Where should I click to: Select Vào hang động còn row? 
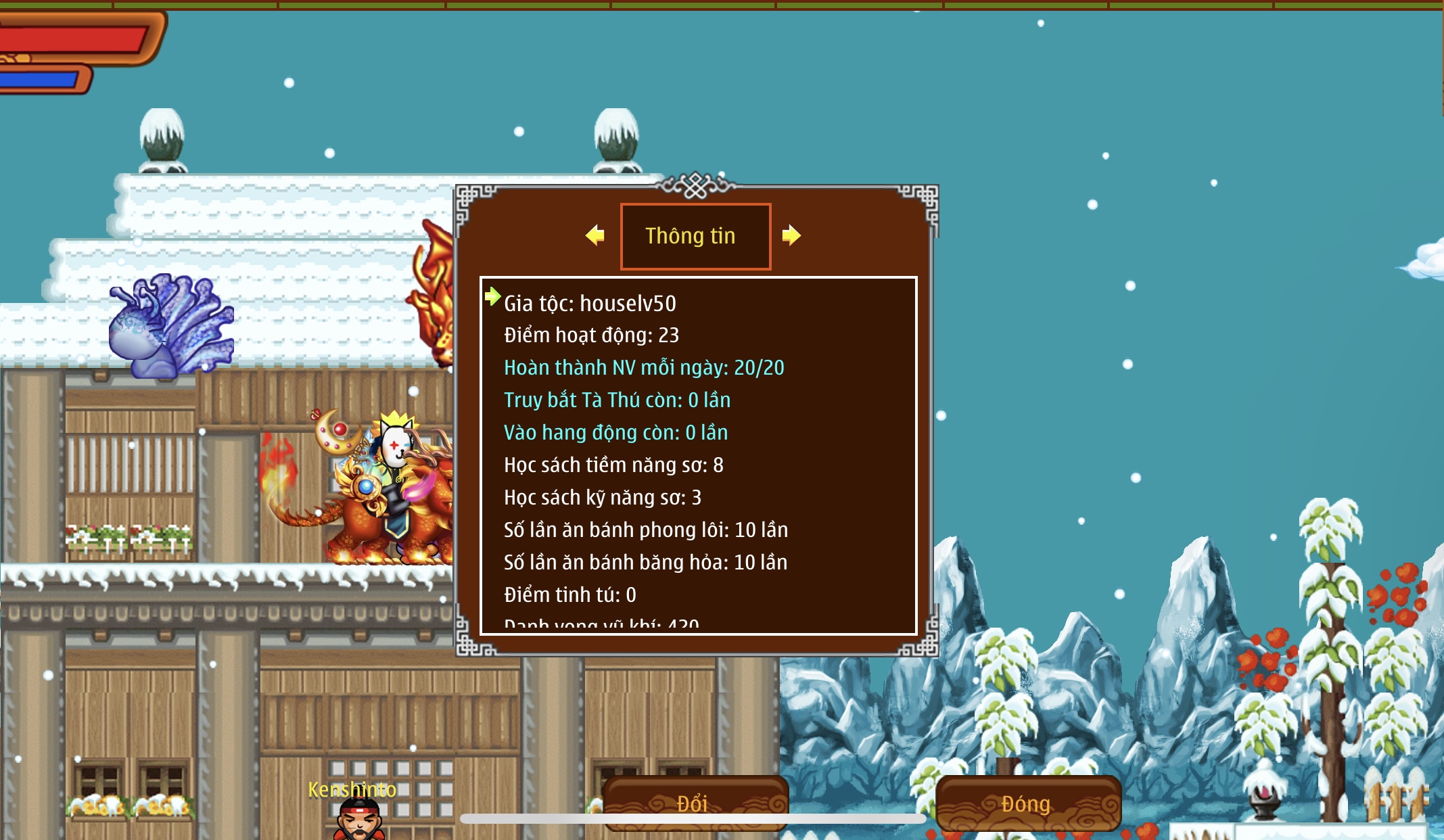pos(615,433)
